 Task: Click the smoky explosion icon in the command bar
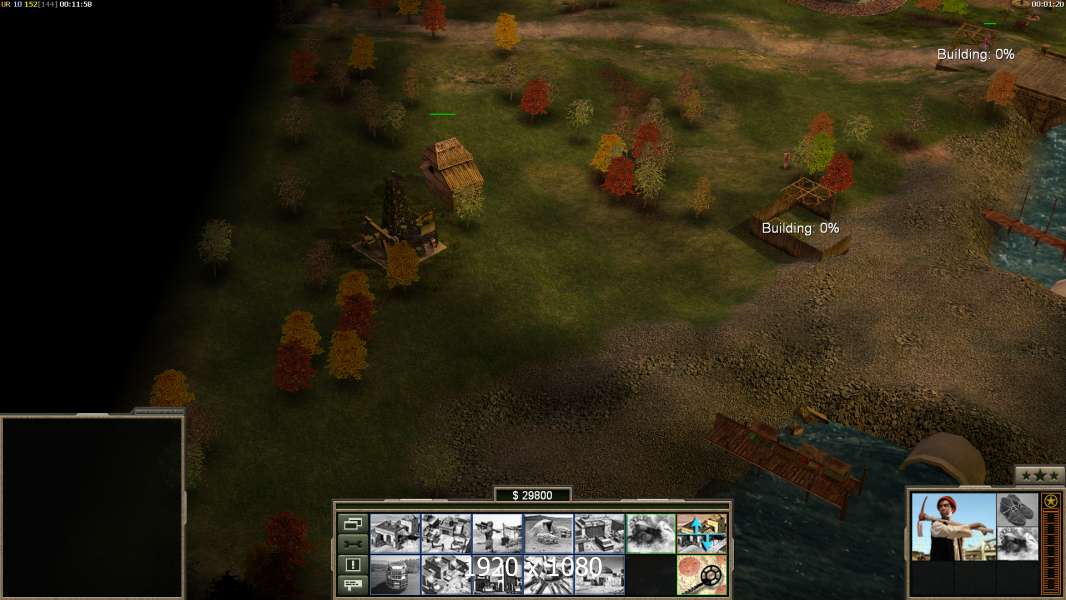650,534
